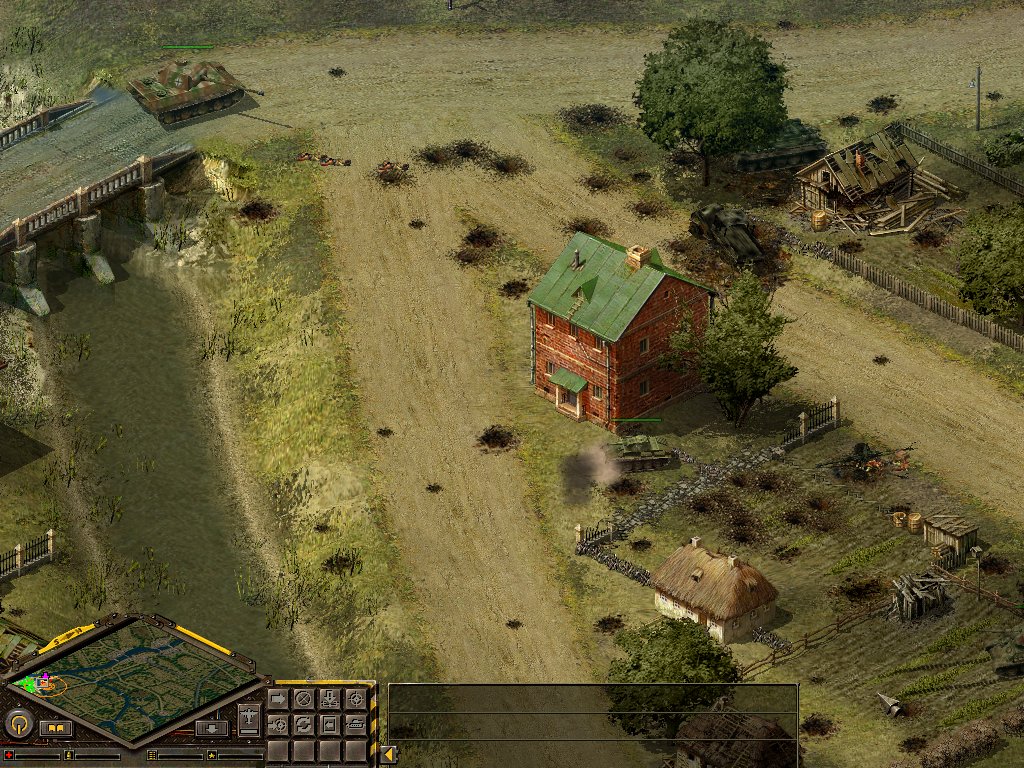
Task: Issue the stop command (crossed circle)
Action: (x=303, y=699)
